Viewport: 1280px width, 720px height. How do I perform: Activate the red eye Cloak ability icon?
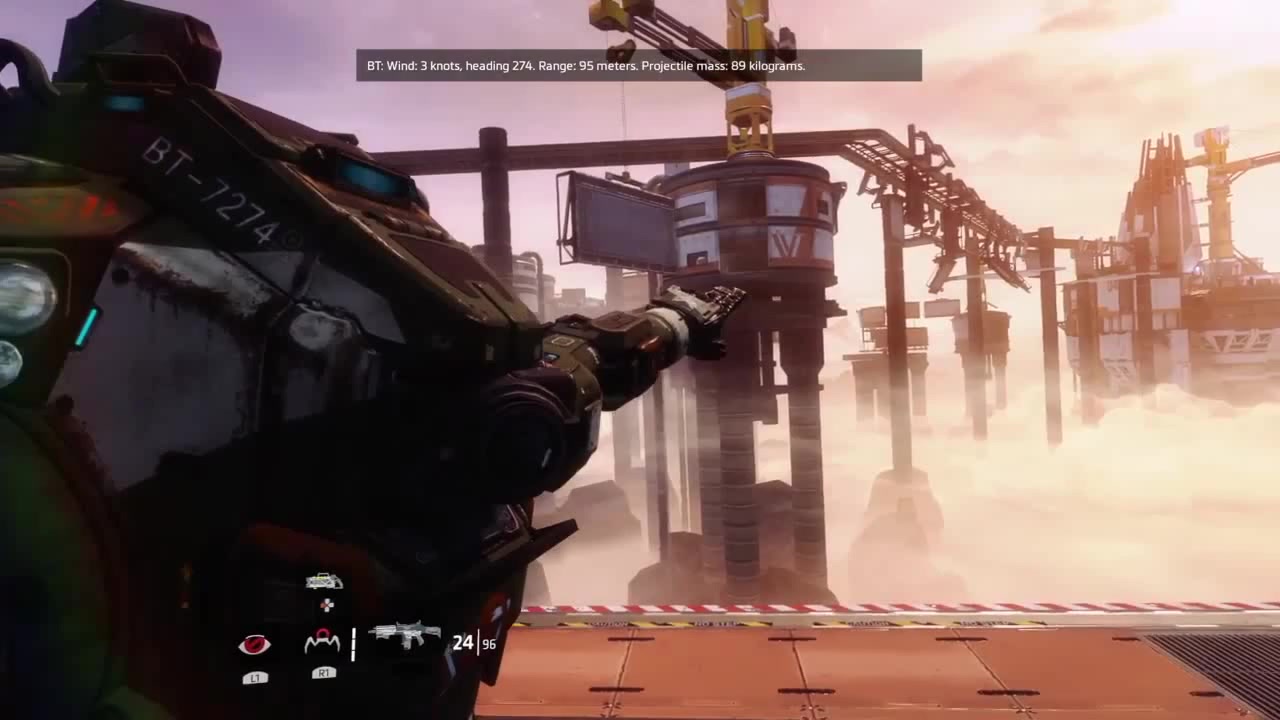pyautogui.click(x=254, y=645)
